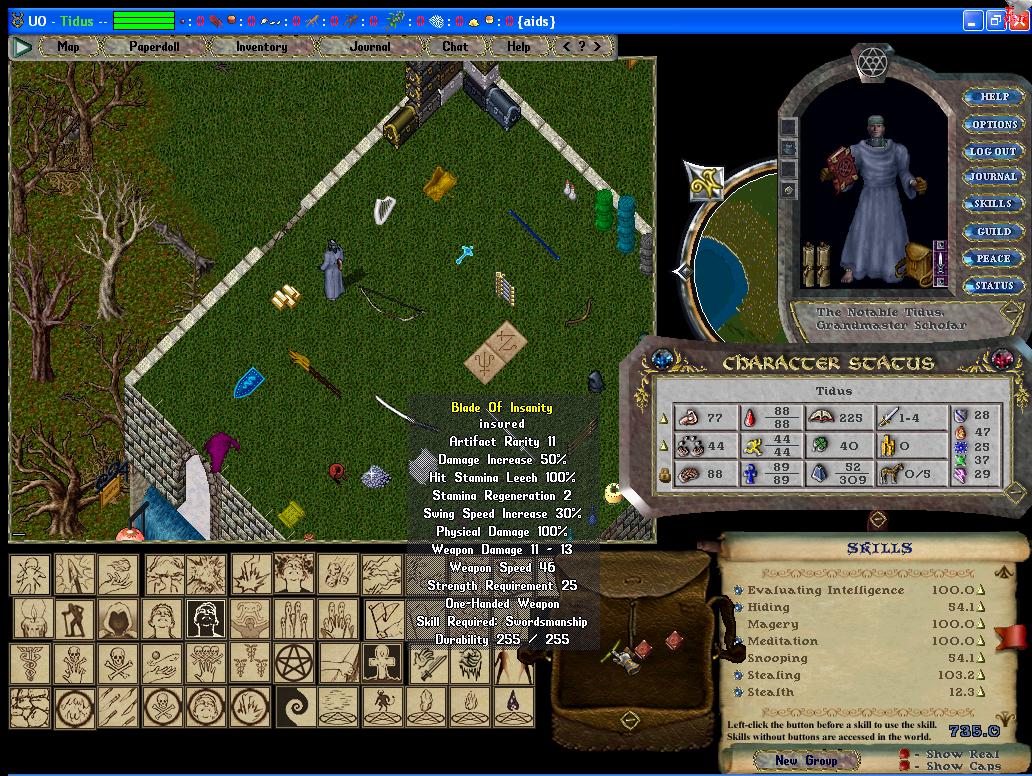
Task: Open the GUILD button on the paperdoll
Action: [993, 232]
